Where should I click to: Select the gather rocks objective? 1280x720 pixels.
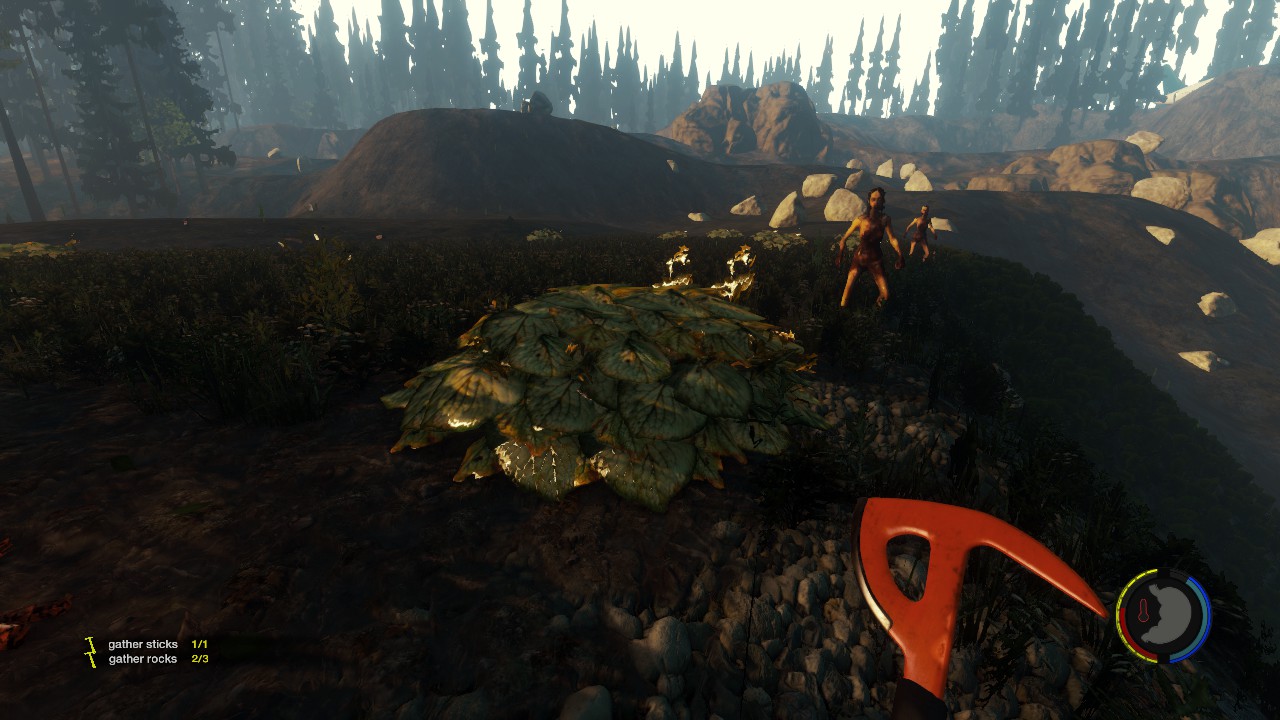[x=143, y=659]
